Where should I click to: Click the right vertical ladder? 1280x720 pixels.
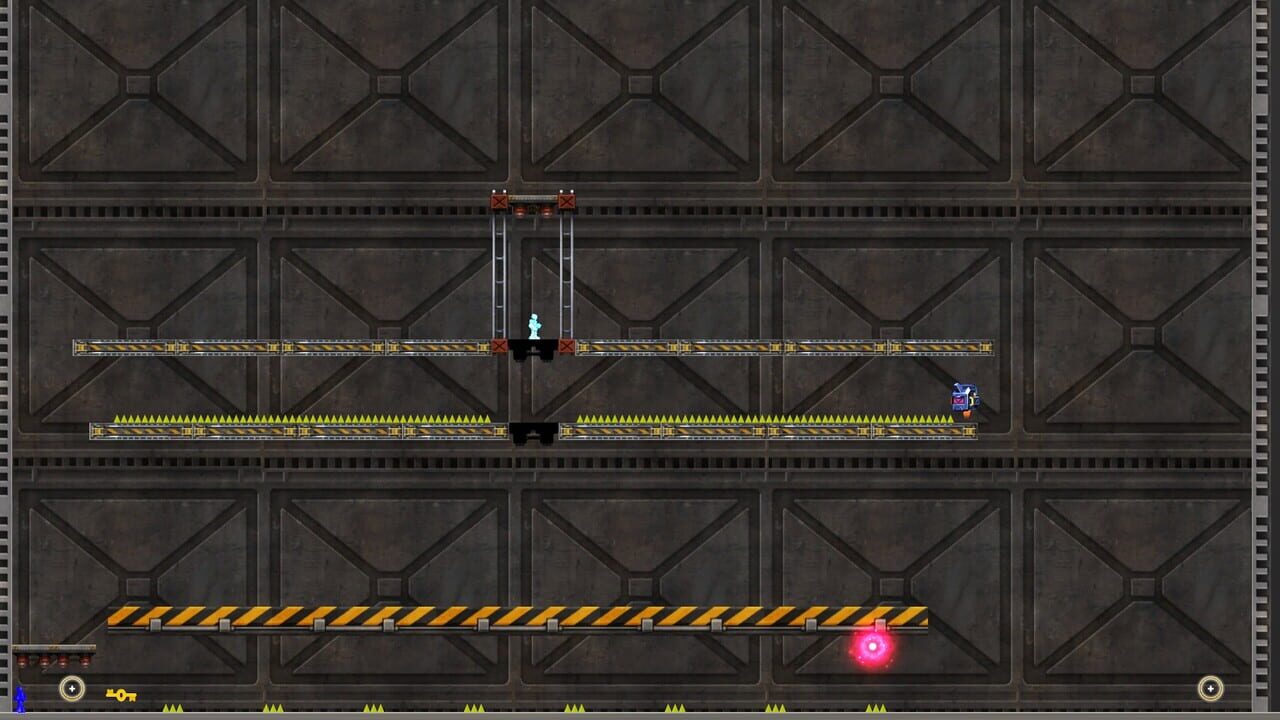tap(569, 275)
